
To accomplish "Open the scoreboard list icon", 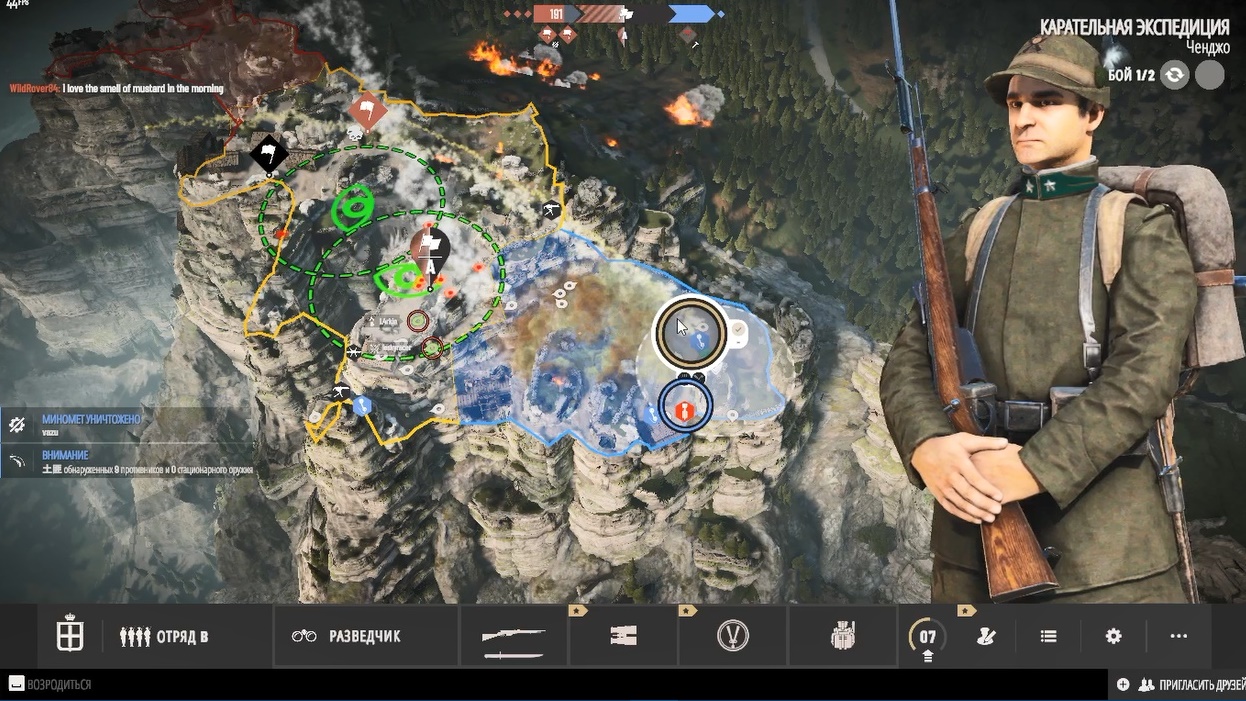I will pyautogui.click(x=1048, y=636).
